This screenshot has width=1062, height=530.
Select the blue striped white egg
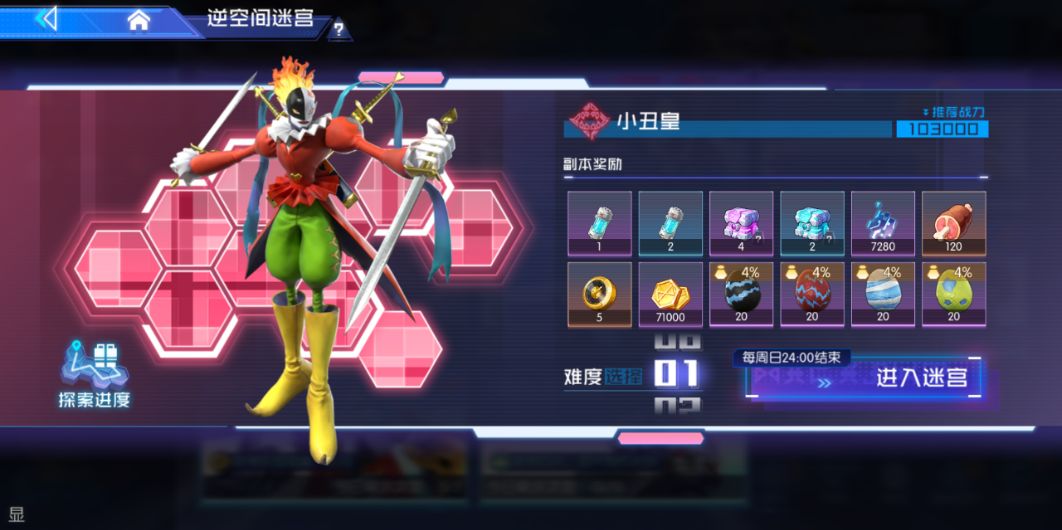(x=883, y=294)
